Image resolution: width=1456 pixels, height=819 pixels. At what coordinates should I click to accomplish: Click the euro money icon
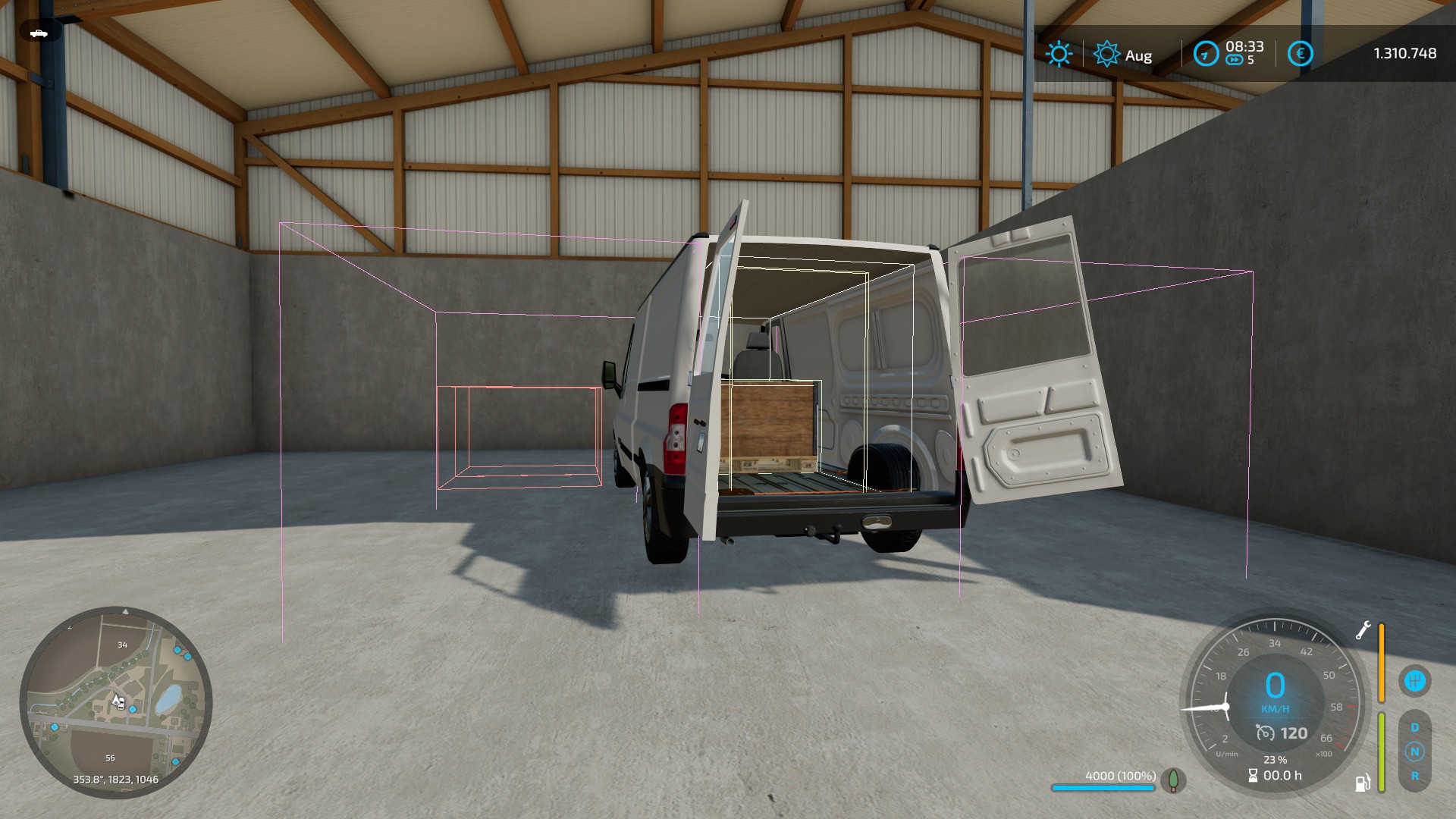[1300, 54]
